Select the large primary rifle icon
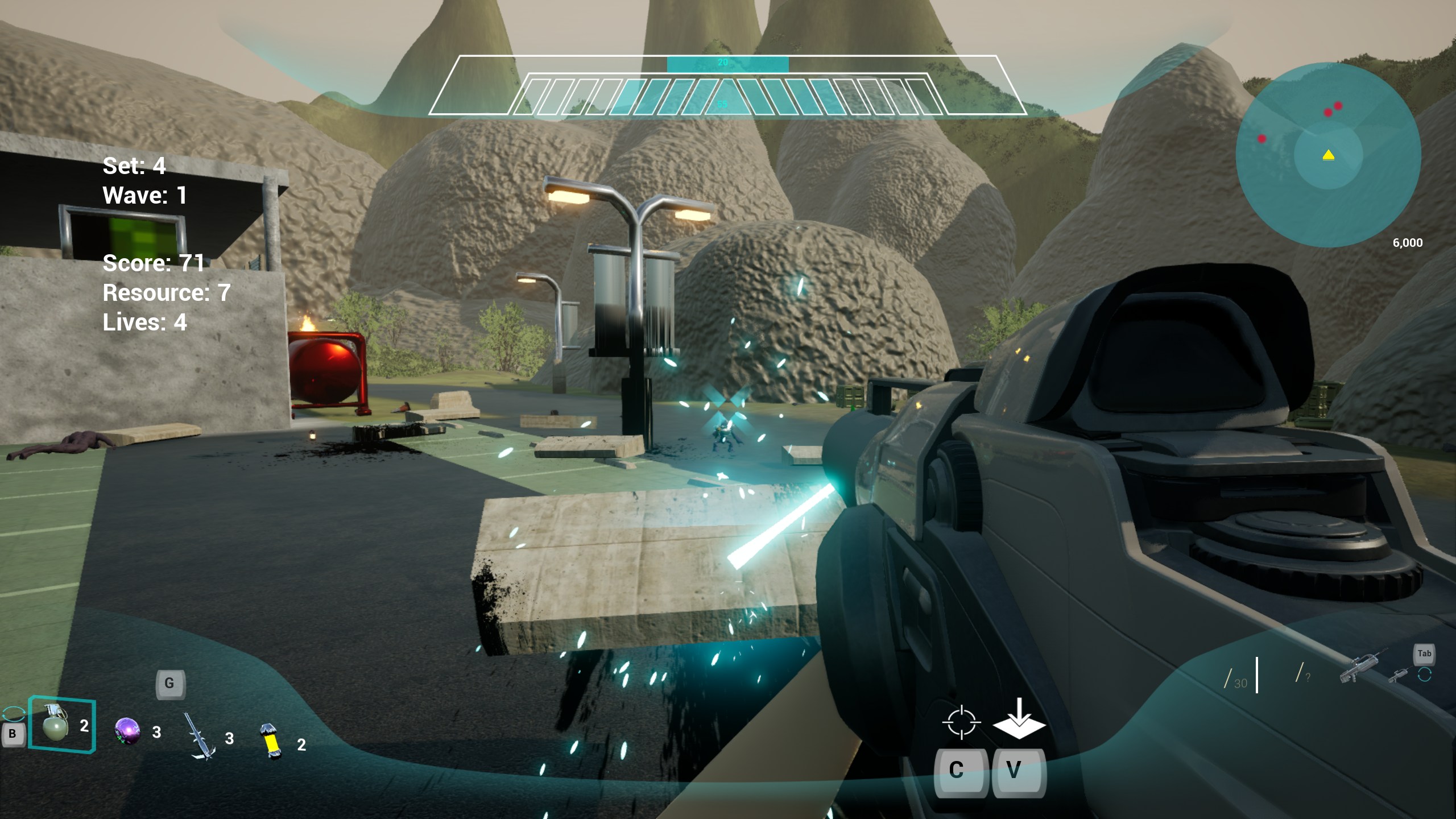 click(1363, 667)
